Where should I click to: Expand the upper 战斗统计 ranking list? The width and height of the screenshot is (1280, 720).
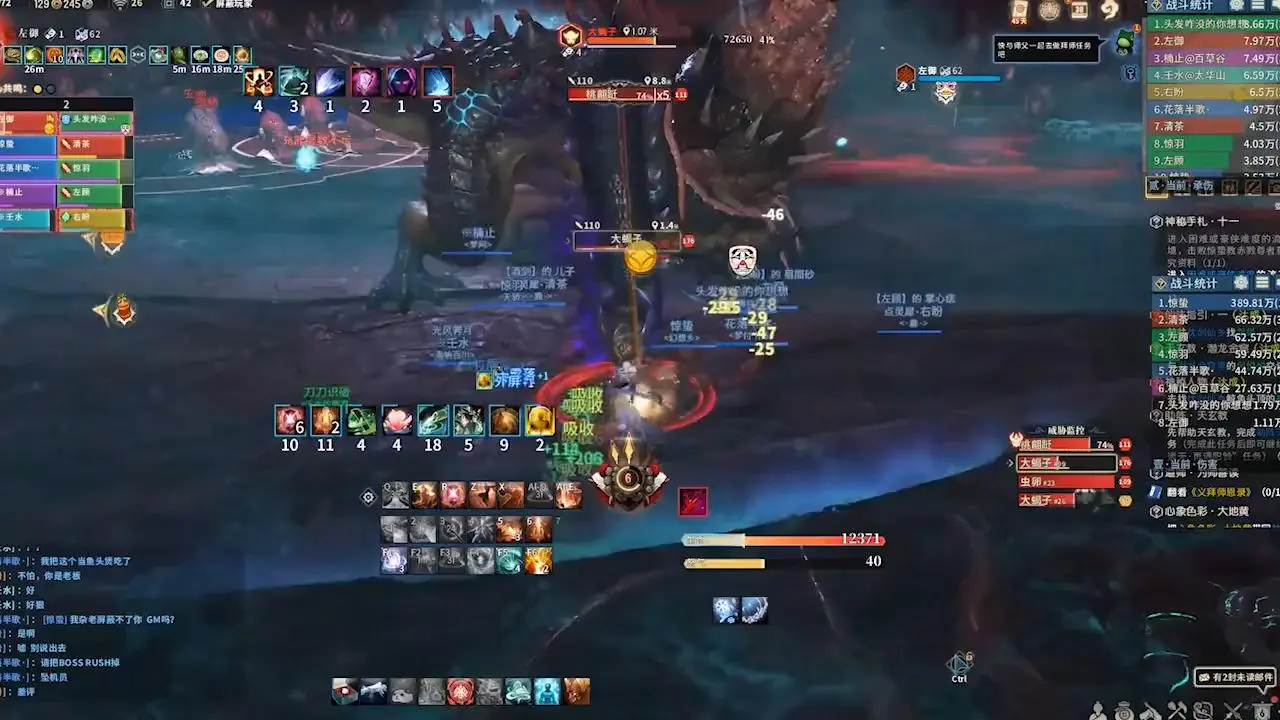click(x=1258, y=7)
